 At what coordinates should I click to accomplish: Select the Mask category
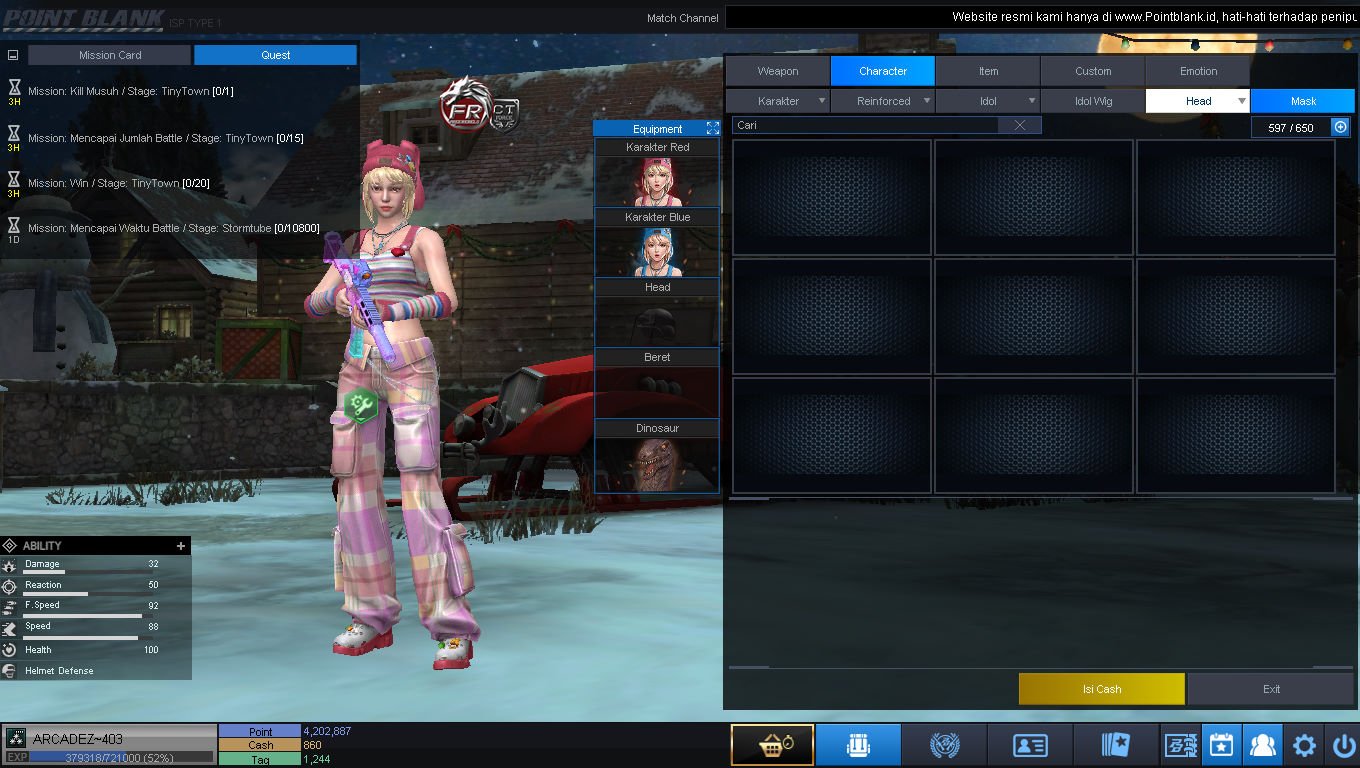[1303, 101]
